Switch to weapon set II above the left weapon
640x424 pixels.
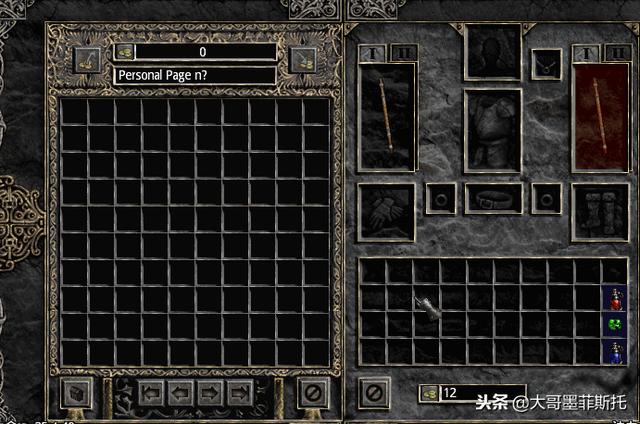[405, 52]
